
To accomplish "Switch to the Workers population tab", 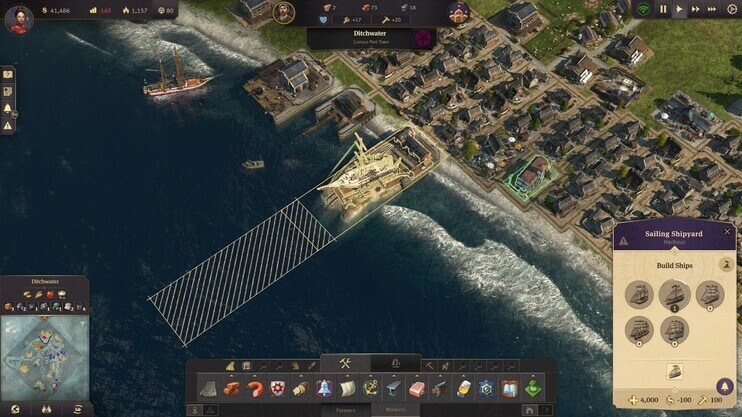I will point(393,410).
